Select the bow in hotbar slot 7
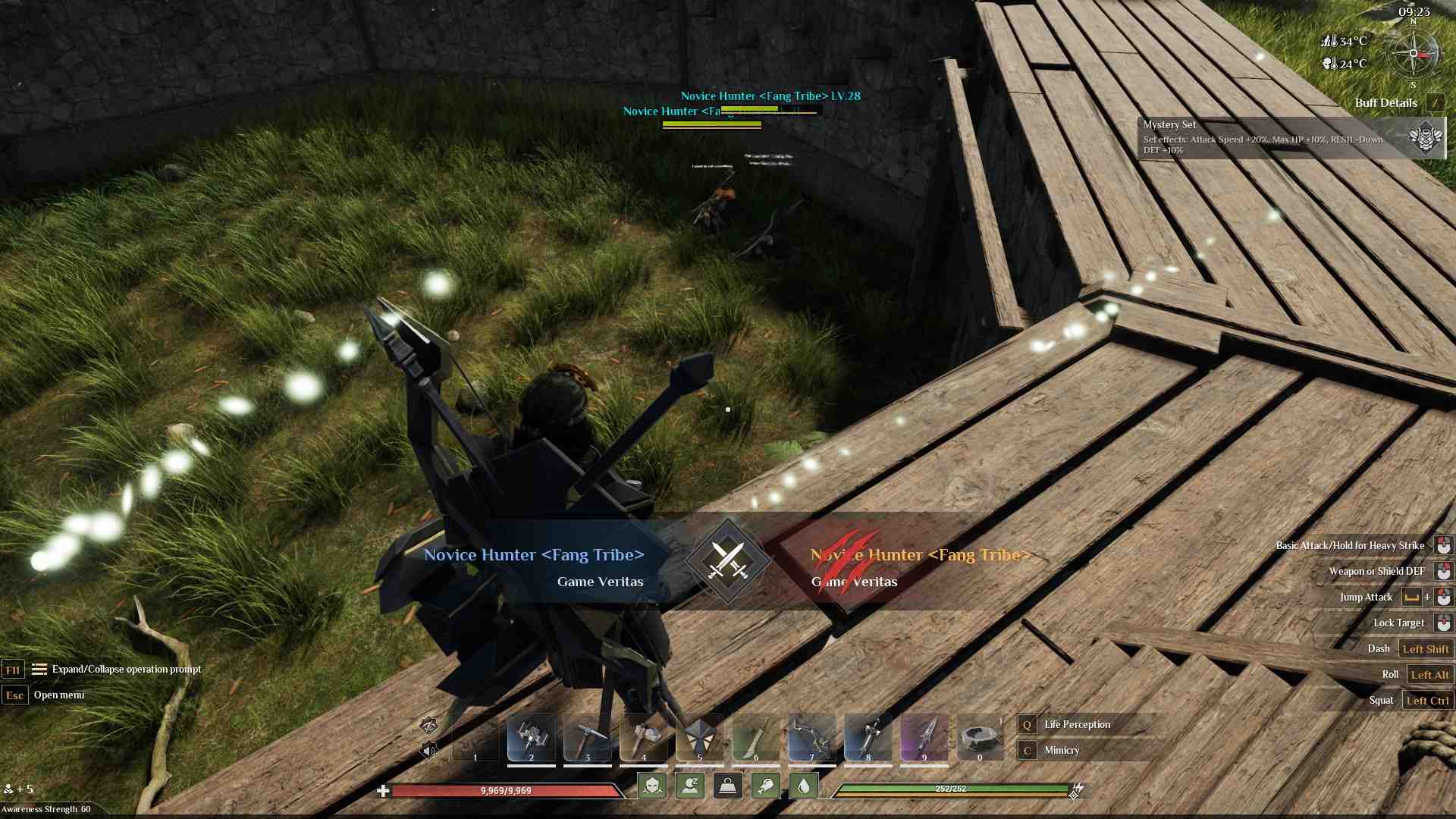 [811, 736]
